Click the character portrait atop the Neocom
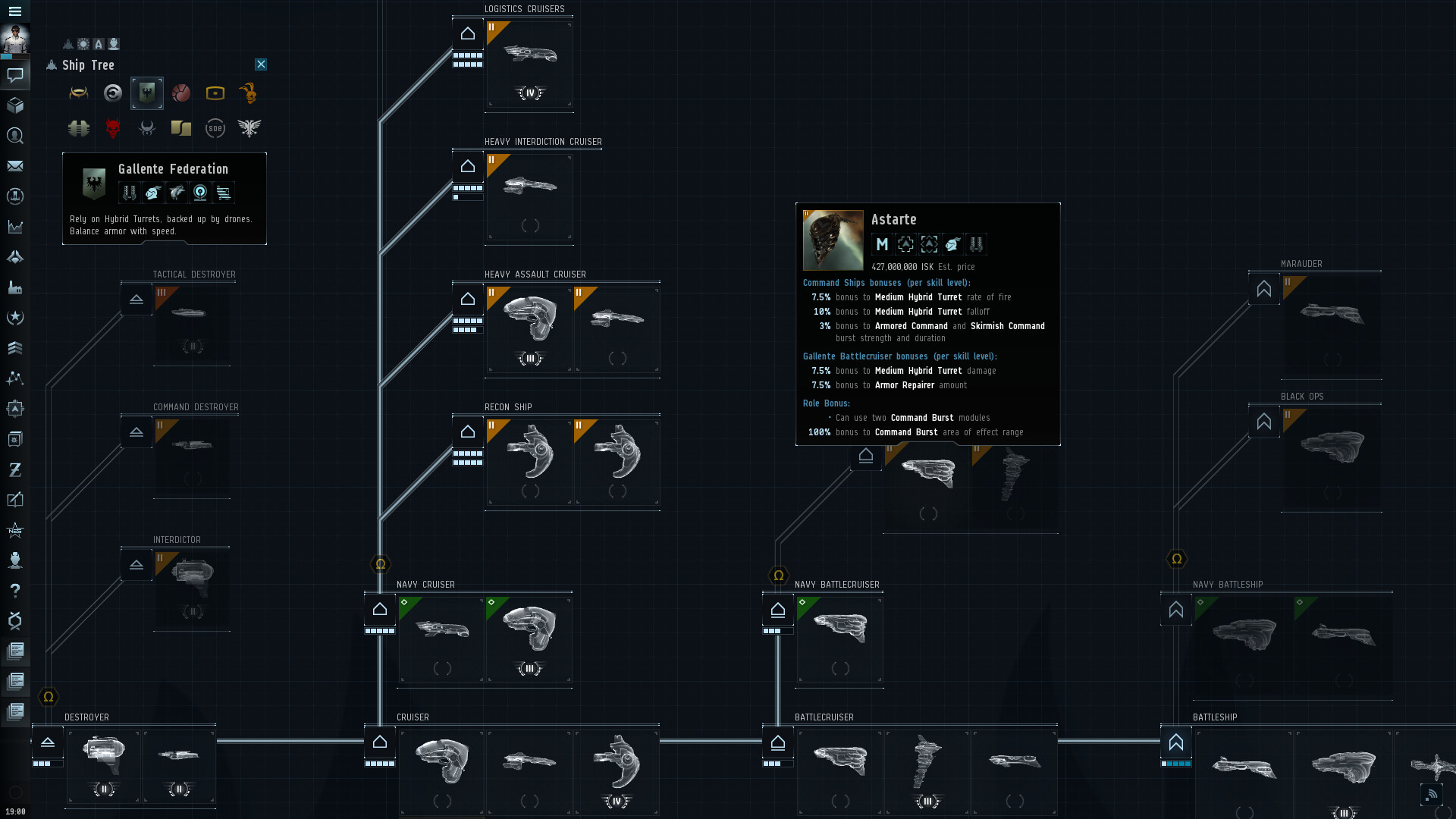Viewport: 1456px width, 819px height. (15, 39)
